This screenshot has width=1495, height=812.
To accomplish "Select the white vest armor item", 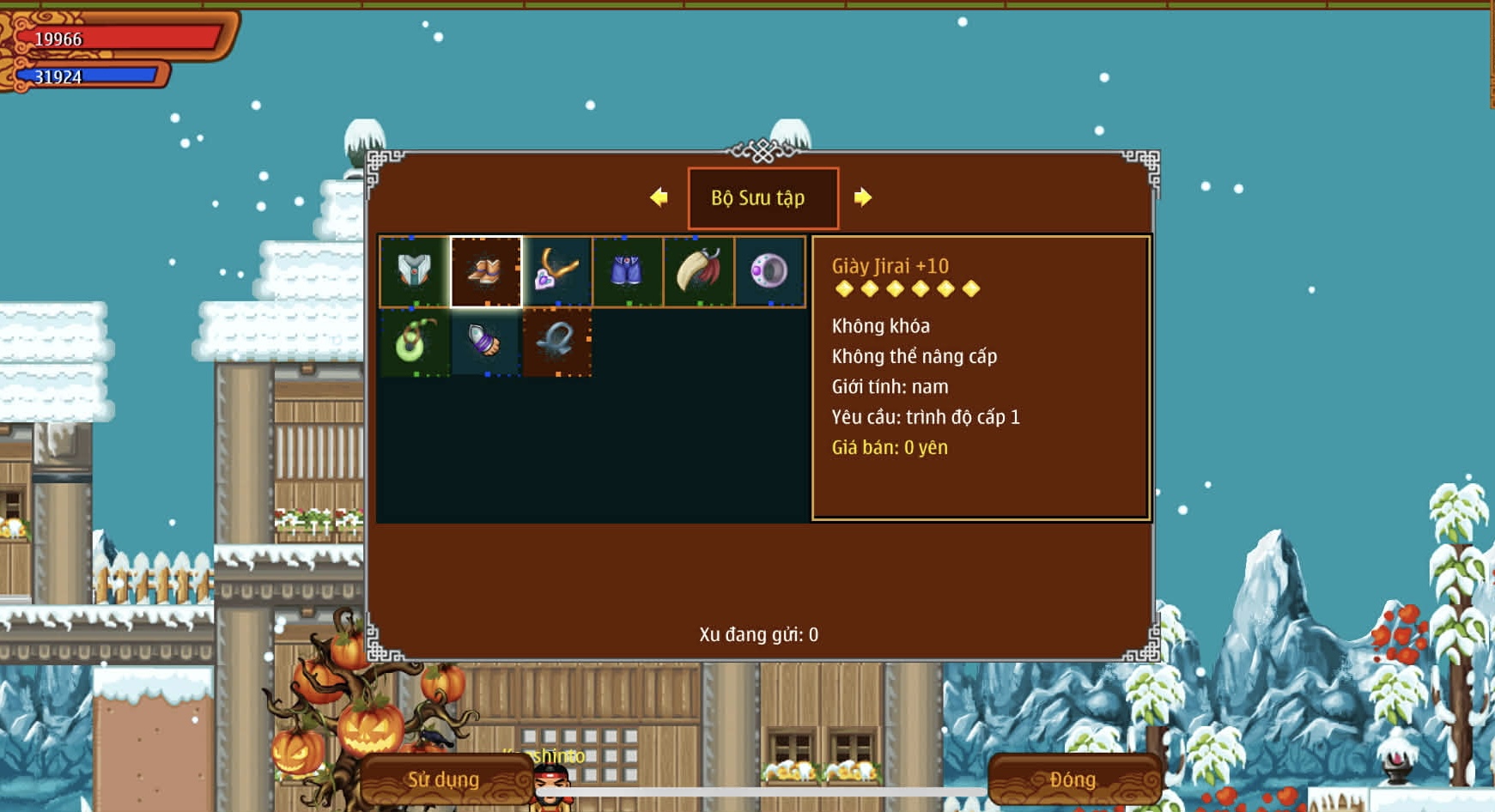I will (414, 271).
